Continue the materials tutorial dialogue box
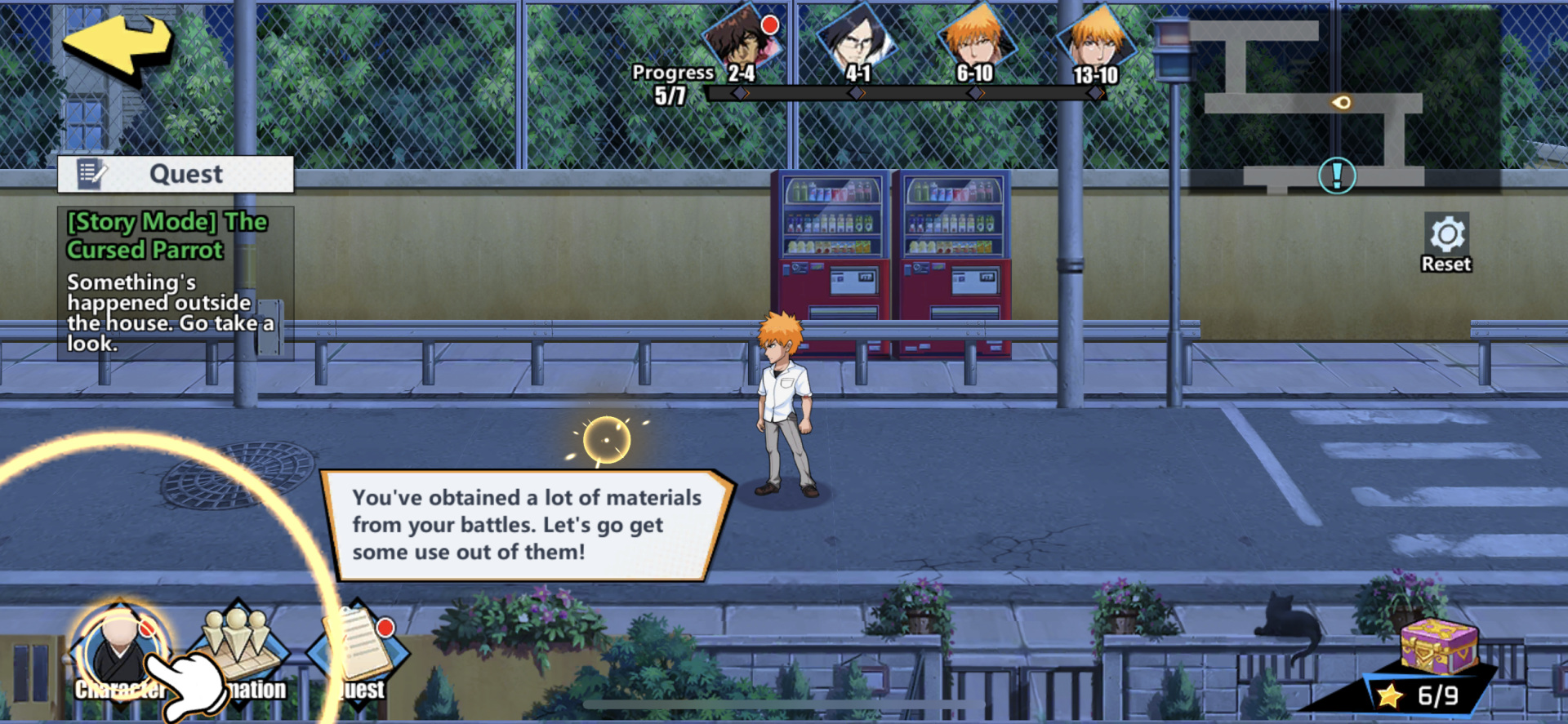 click(x=527, y=525)
